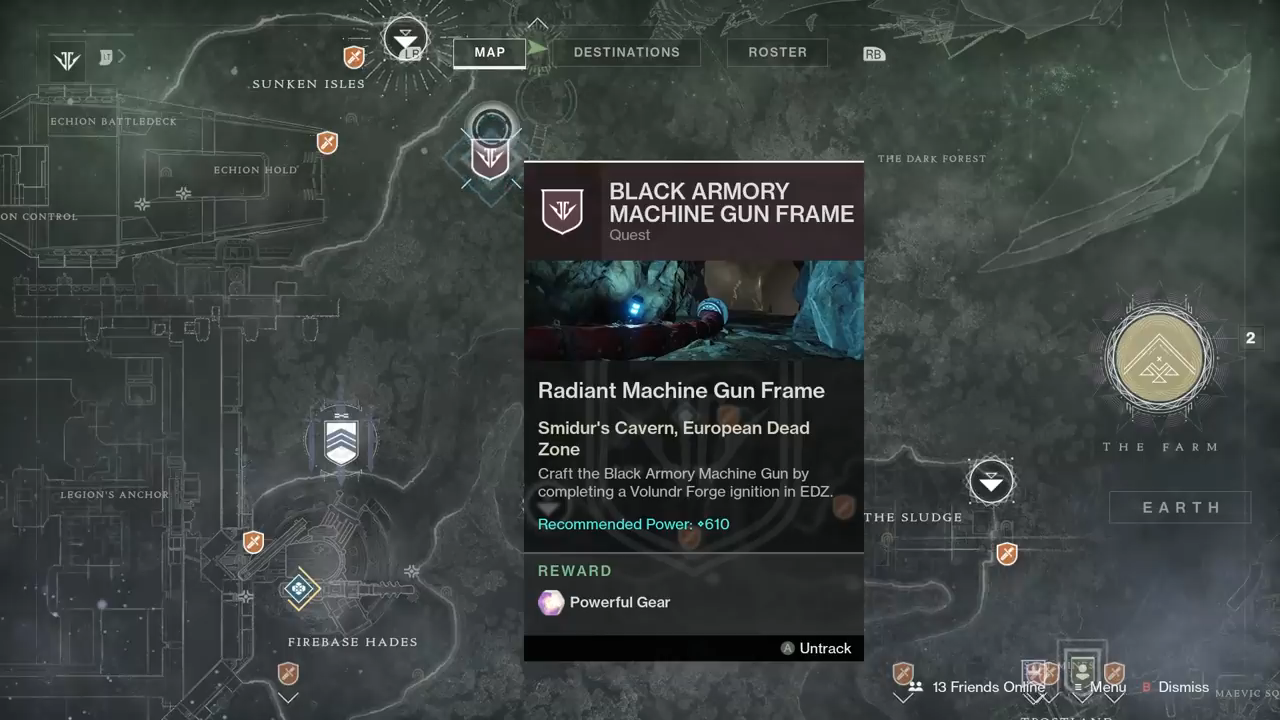Switch to the Map tab
Screen dimensions: 1280x720
pyautogui.click(x=489, y=52)
